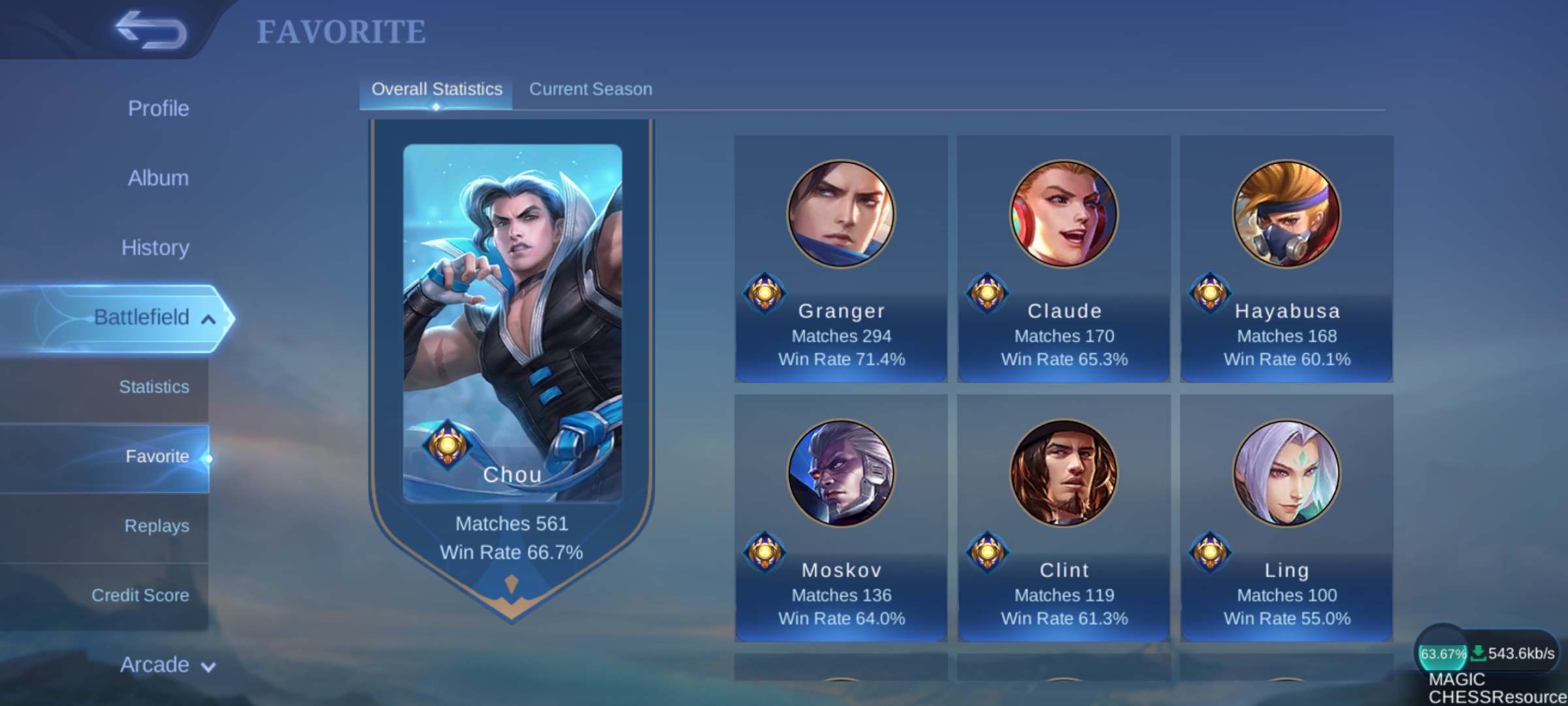Choose the Claude hero card
Screen dimensions: 1568x706
[1064, 259]
